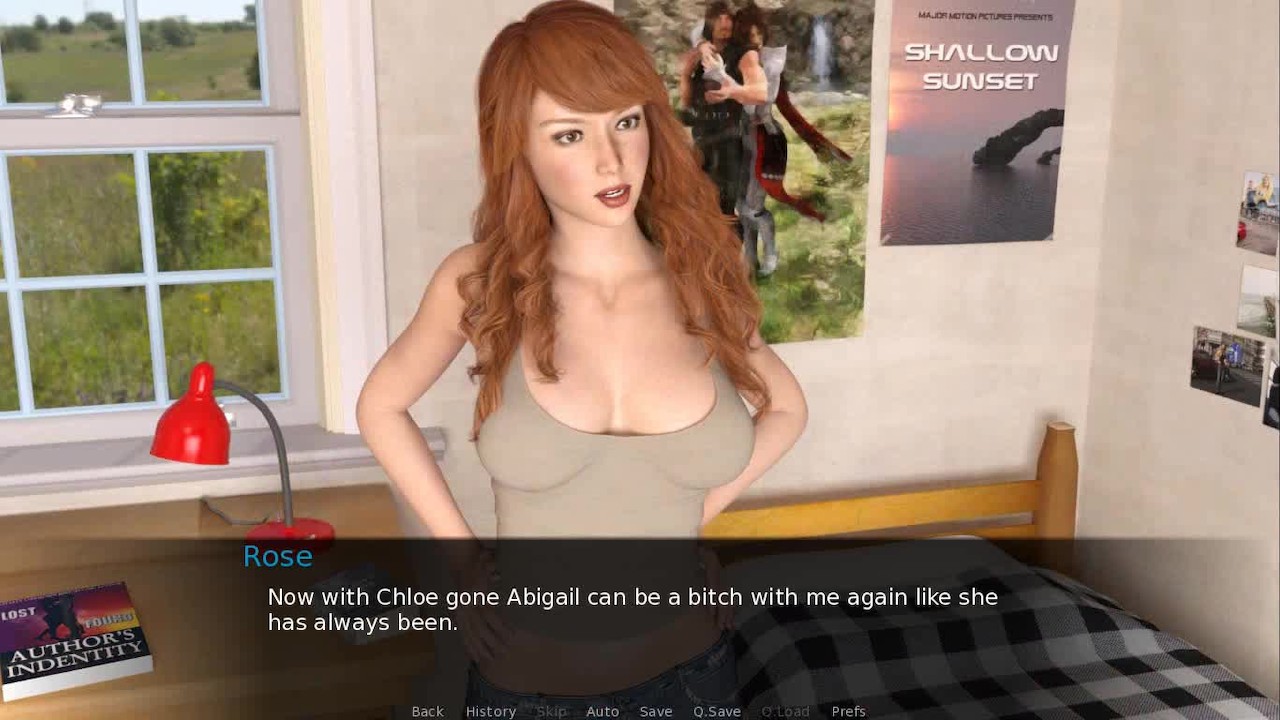Turn on Auto dialogue advance
Screen dimensions: 1280x720
[x=602, y=711]
